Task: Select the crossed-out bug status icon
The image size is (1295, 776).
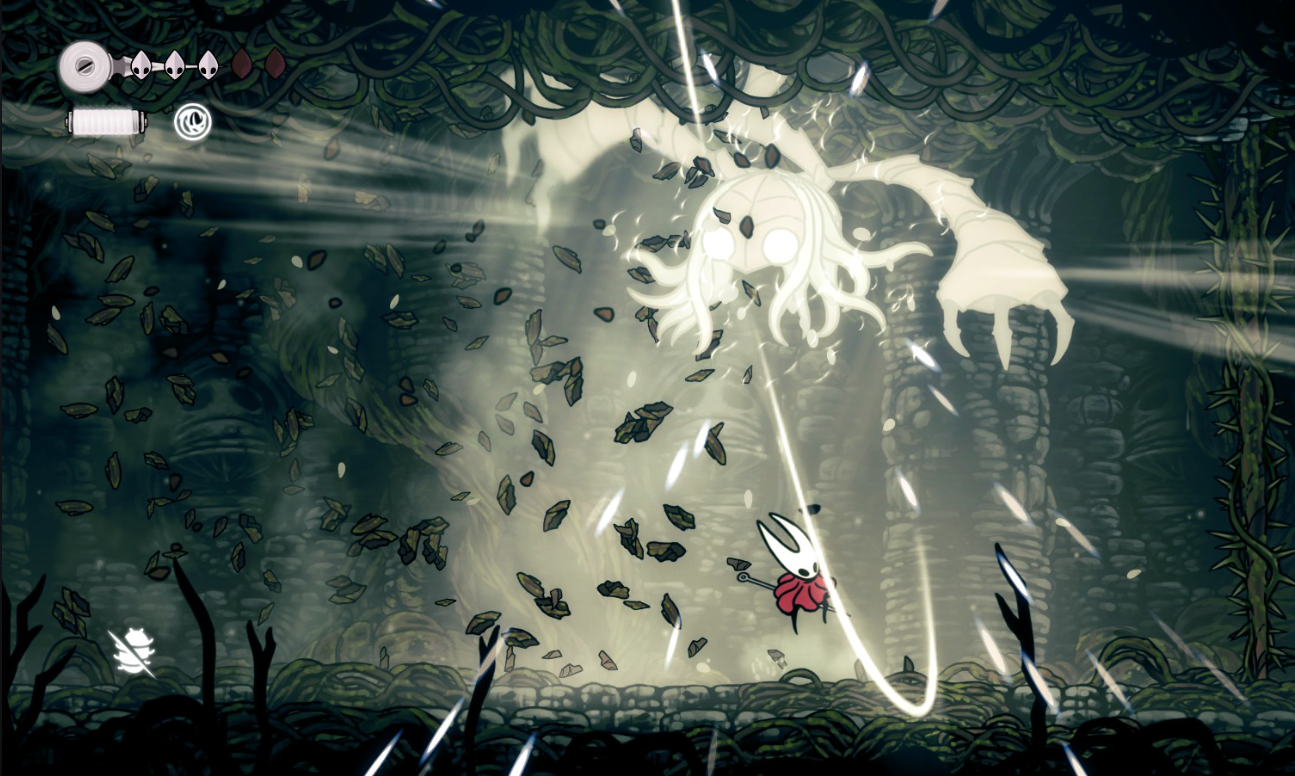Action: [x=133, y=652]
